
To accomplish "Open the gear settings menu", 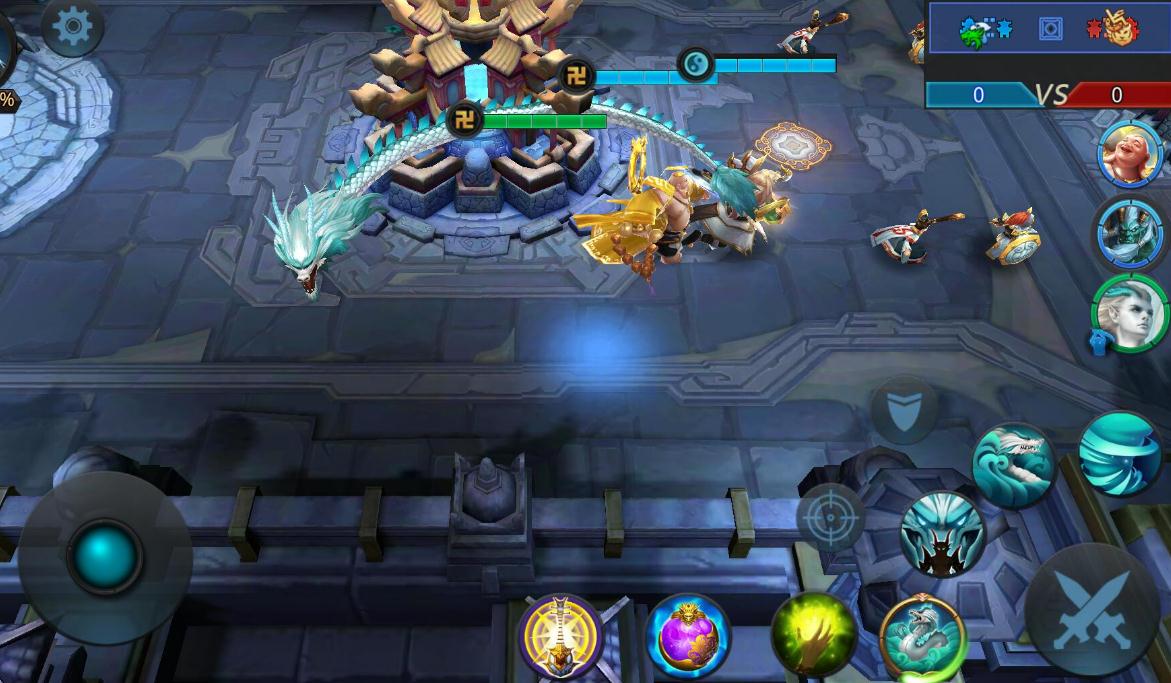I will [x=72, y=27].
